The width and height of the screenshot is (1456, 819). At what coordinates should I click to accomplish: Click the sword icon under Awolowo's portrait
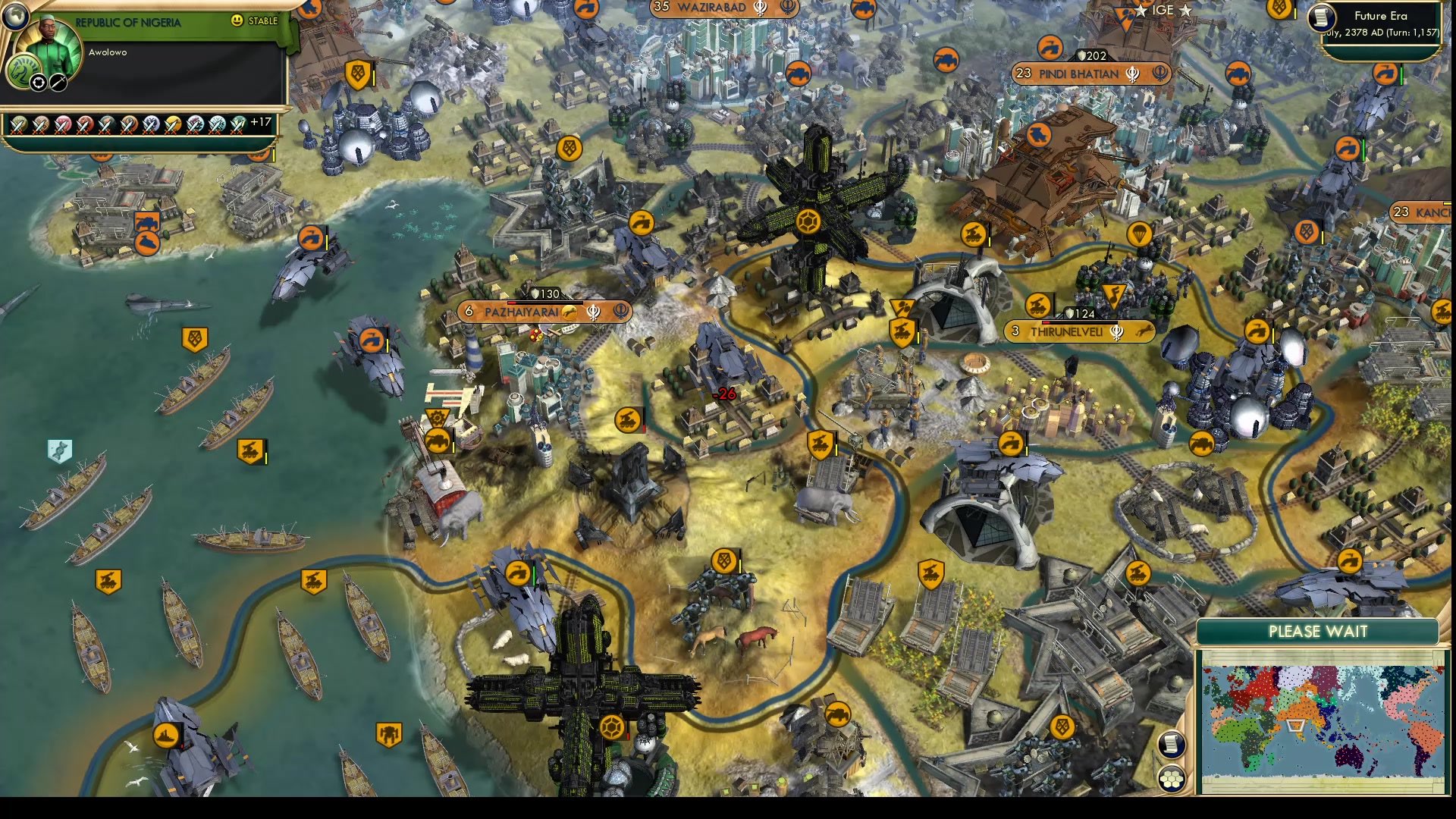[x=57, y=83]
